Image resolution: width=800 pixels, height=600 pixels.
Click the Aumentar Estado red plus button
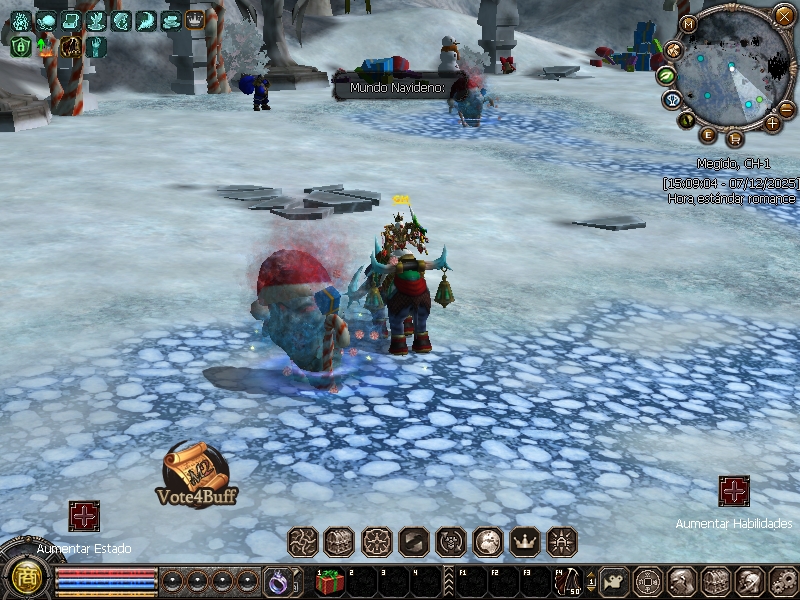tap(84, 516)
